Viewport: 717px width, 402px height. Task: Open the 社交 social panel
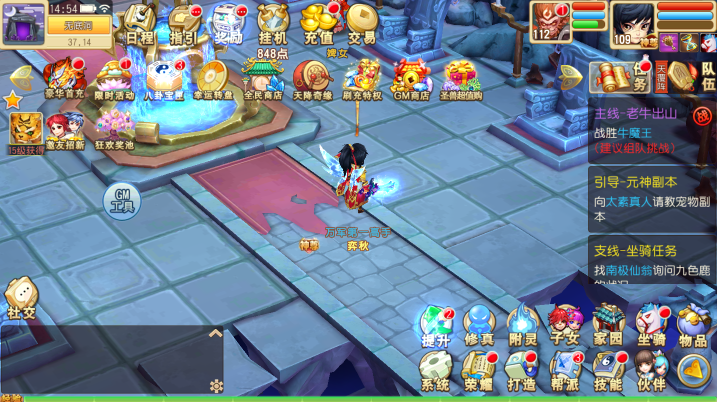(20, 297)
